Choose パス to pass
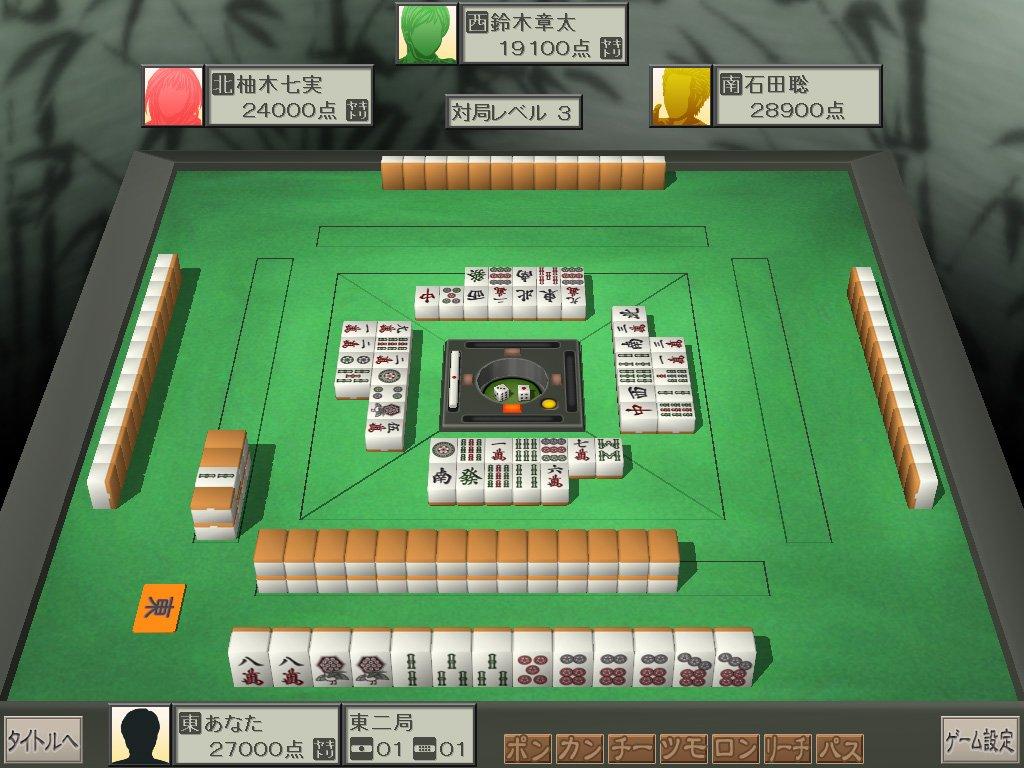 click(839, 749)
